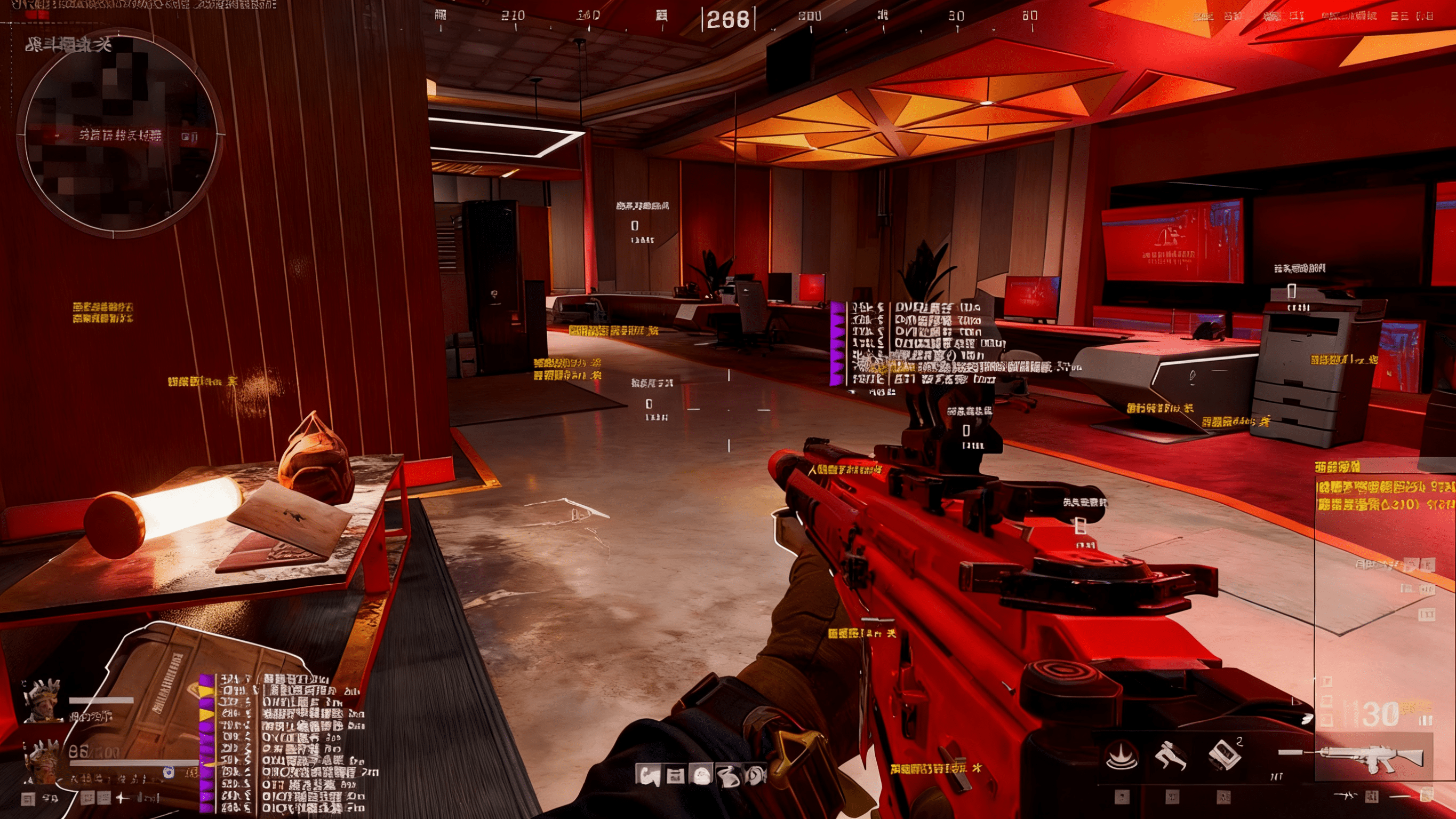Activate the dome-shaped ability icon
Image resolution: width=1456 pixels, height=819 pixels.
(1122, 756)
